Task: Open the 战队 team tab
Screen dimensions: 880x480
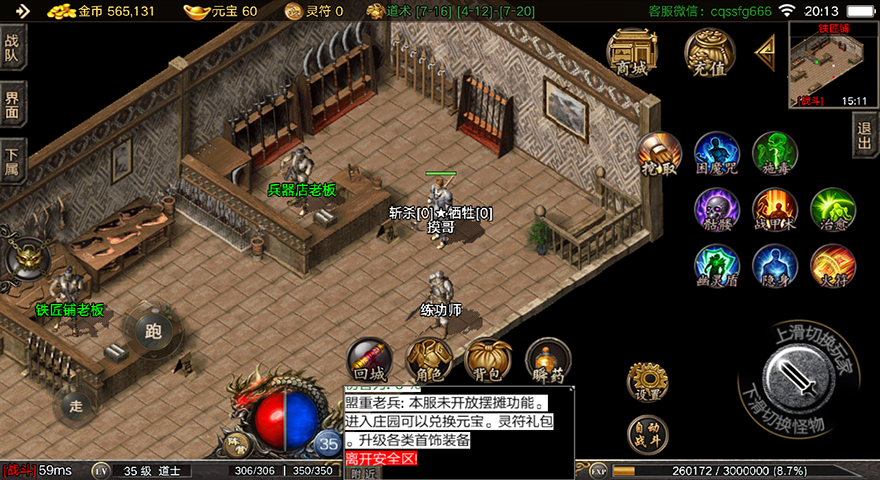Action: tap(12, 48)
